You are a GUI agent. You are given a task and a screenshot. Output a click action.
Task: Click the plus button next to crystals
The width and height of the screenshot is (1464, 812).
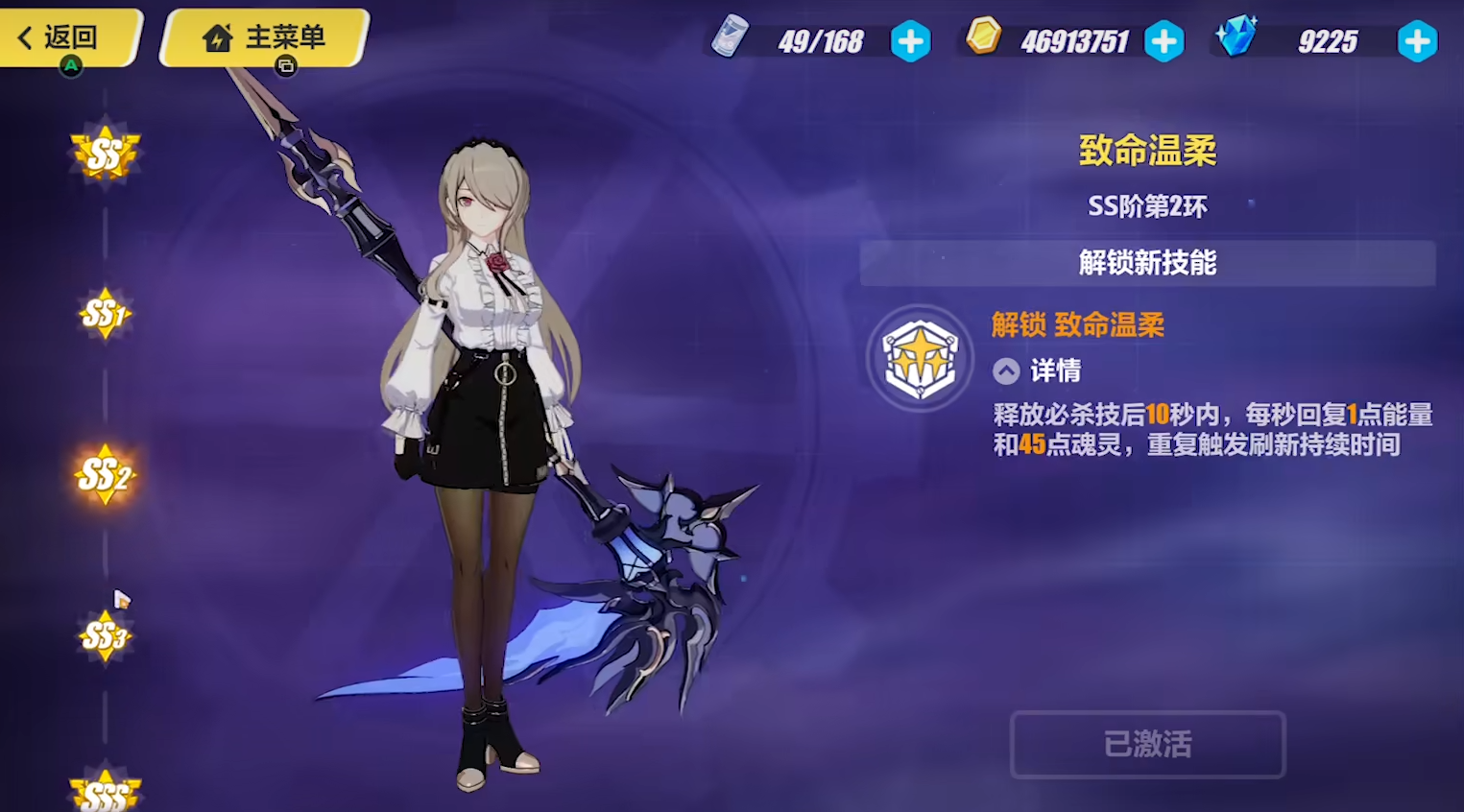coord(1418,41)
